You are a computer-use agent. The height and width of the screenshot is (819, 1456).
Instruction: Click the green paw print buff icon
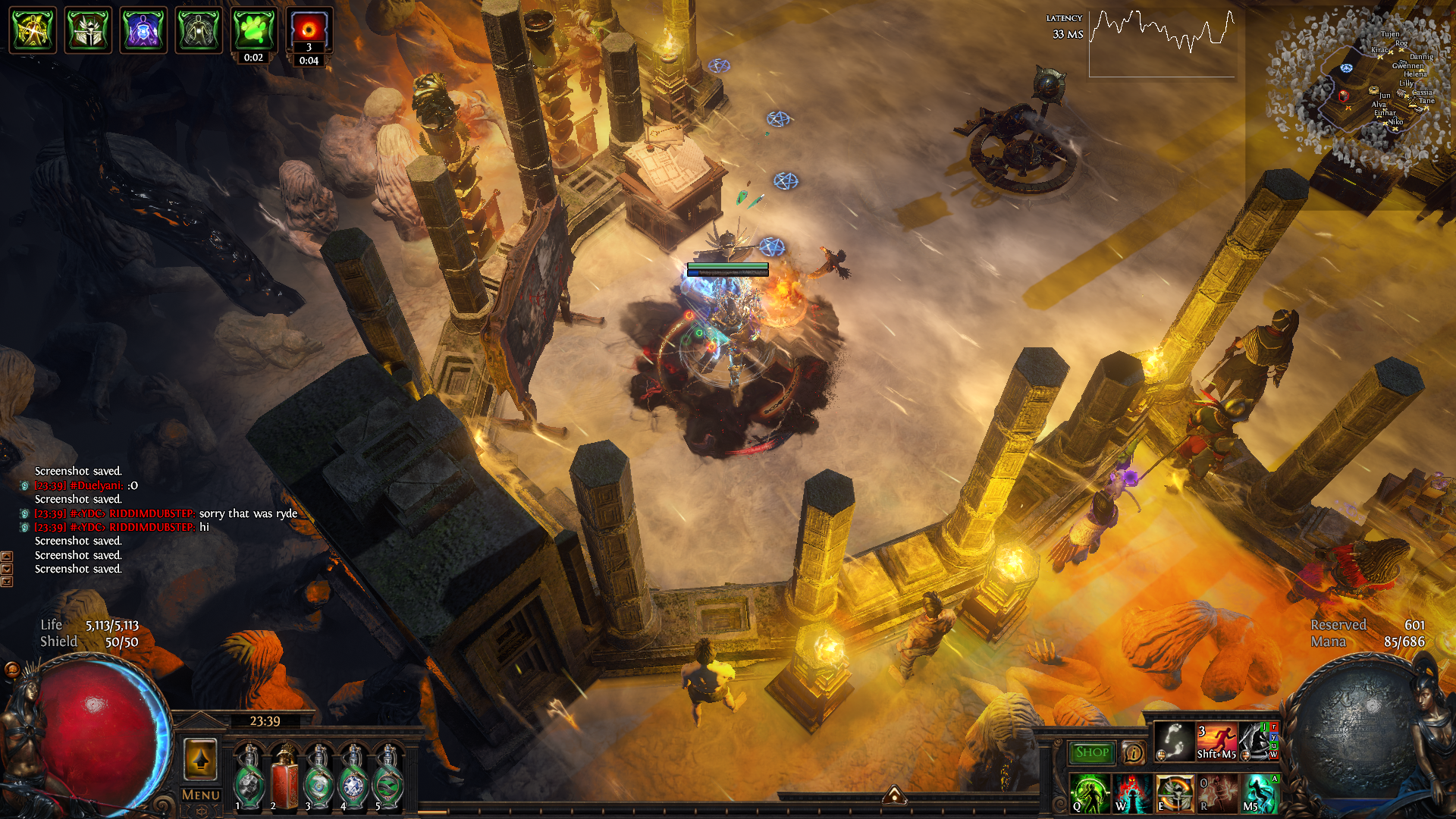click(x=253, y=30)
